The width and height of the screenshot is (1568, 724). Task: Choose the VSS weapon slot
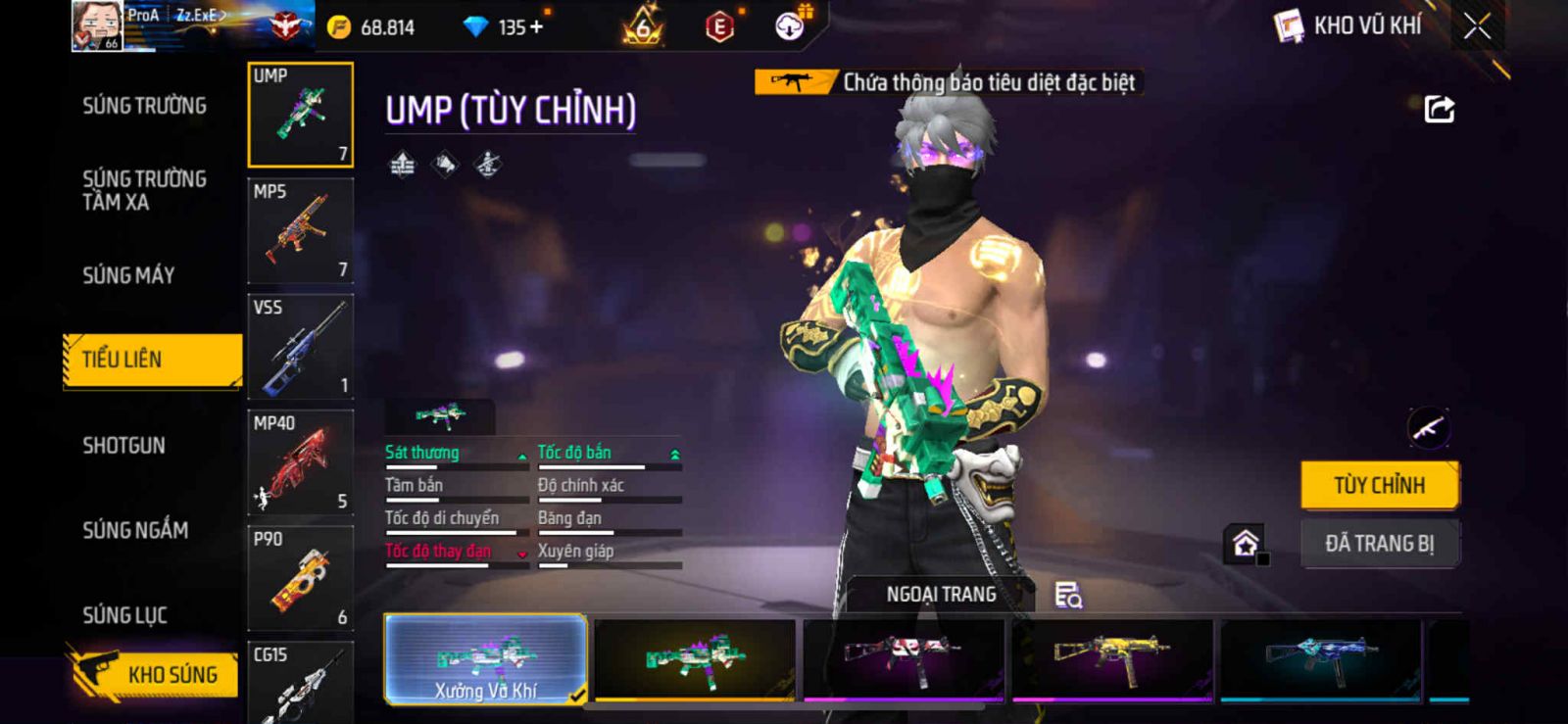300,347
